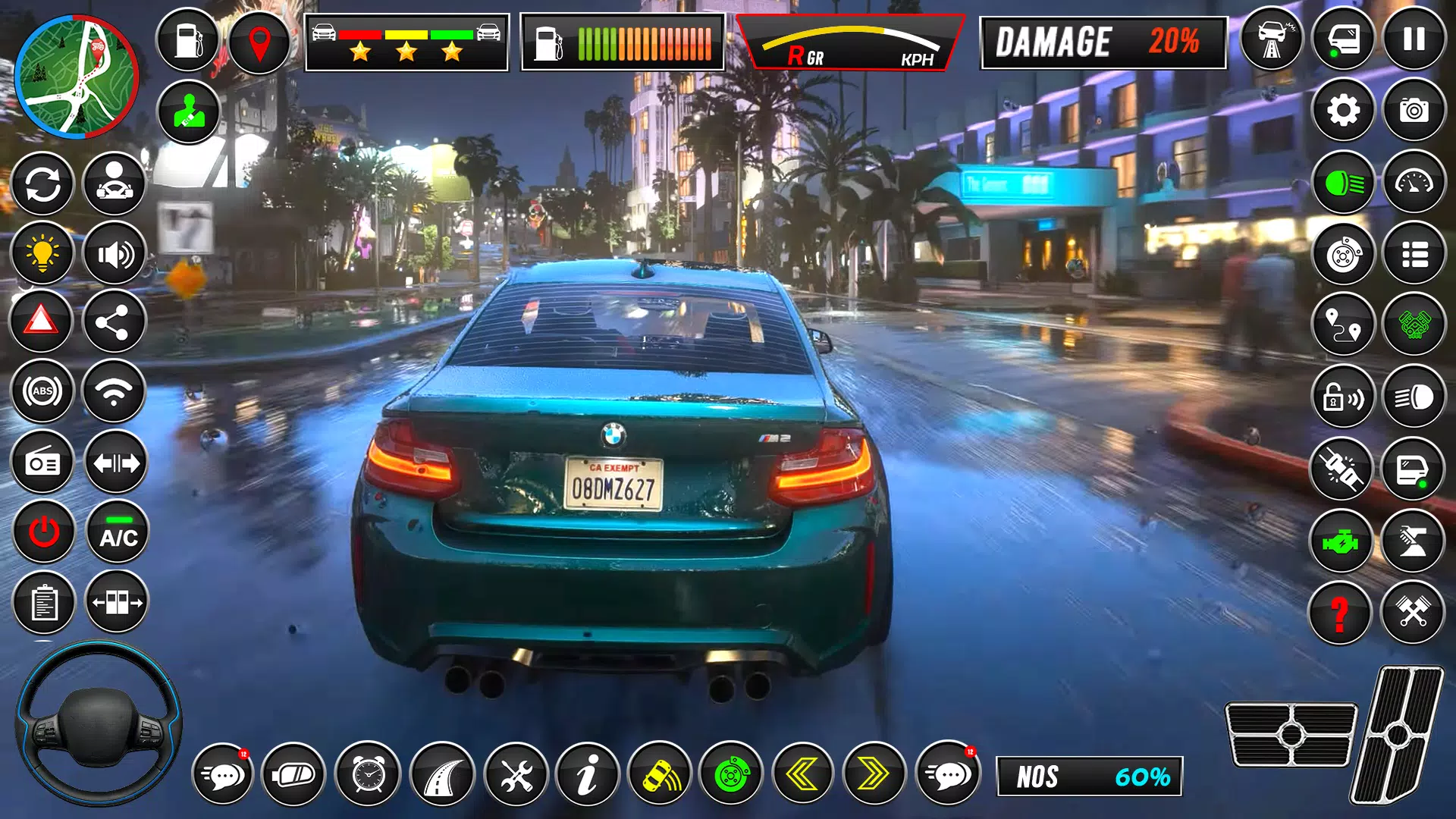
Task: Activate the ABS brake button
Action: coord(42,391)
